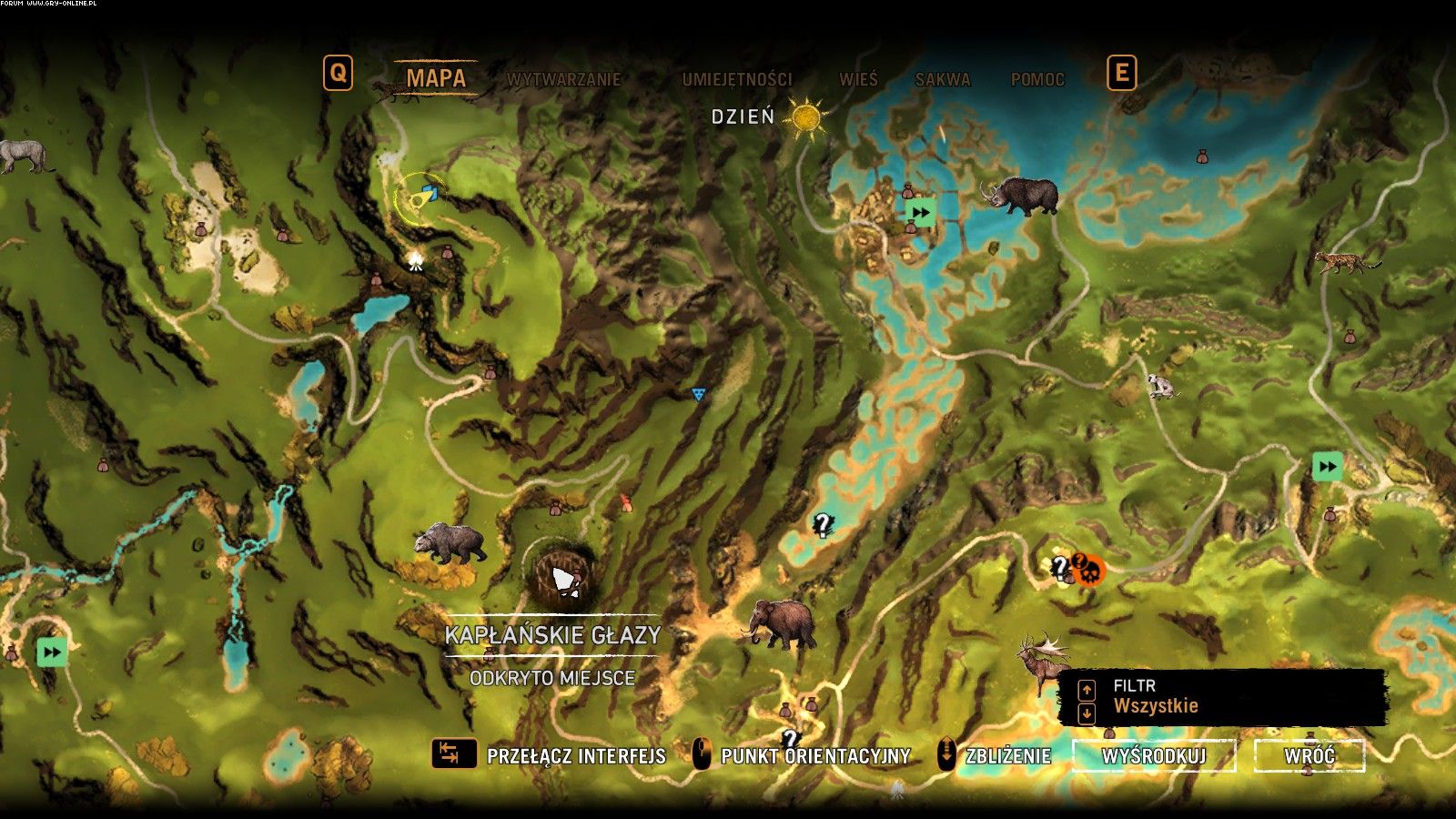1456x819 pixels.
Task: Click the Wyśrodkuj button
Action: click(1154, 755)
